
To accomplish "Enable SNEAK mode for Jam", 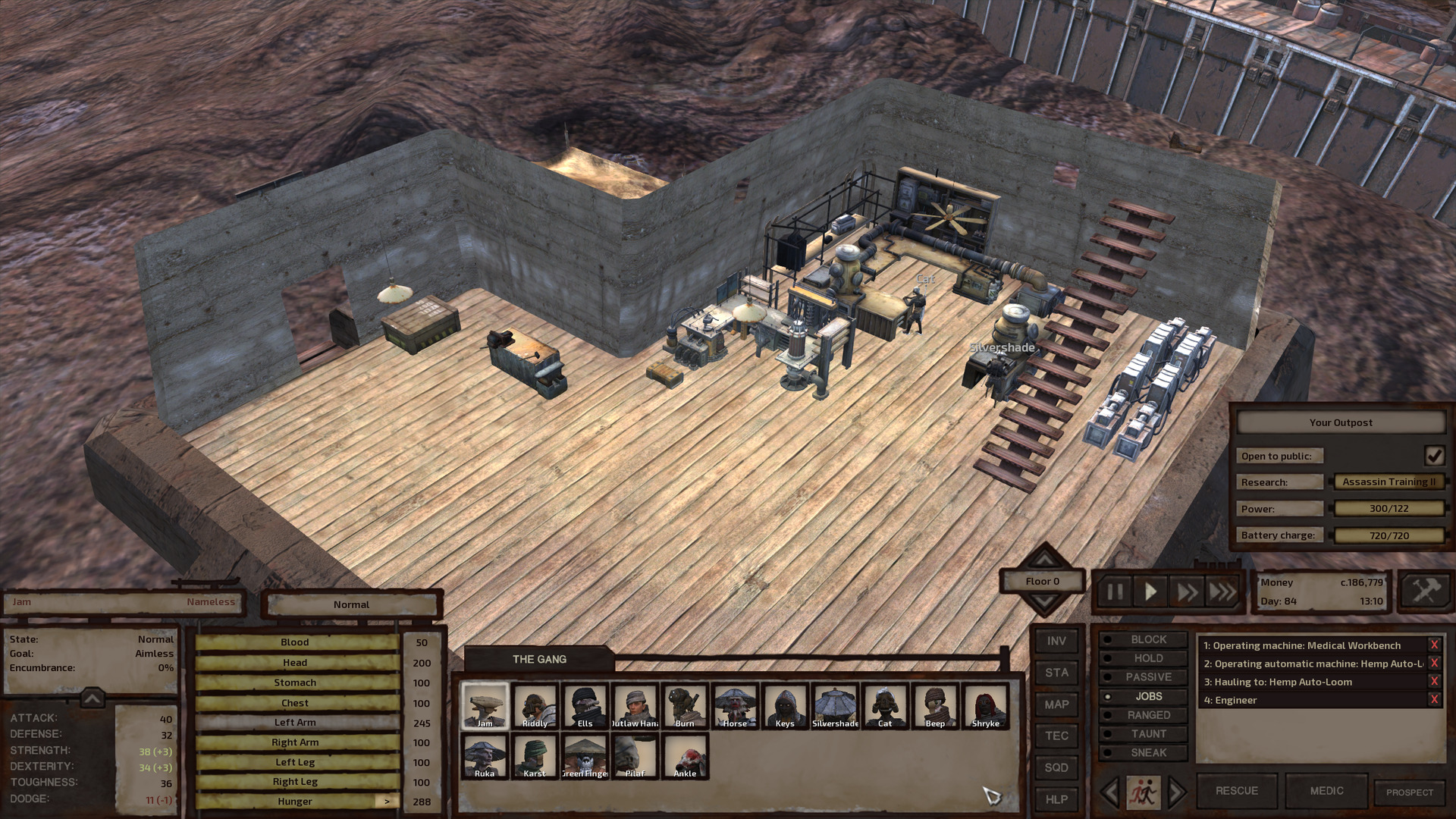I will click(1146, 752).
